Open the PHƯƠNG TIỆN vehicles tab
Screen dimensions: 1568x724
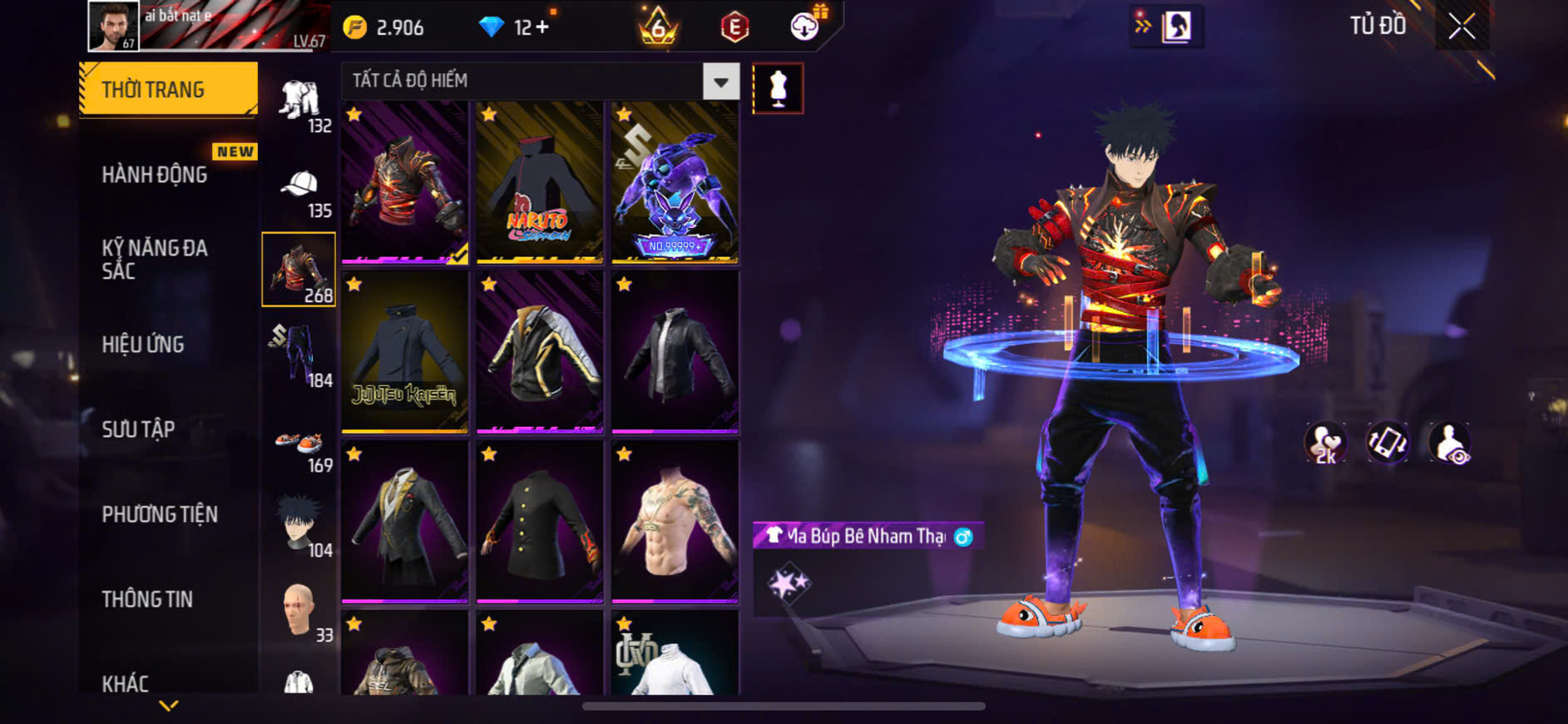coord(160,514)
